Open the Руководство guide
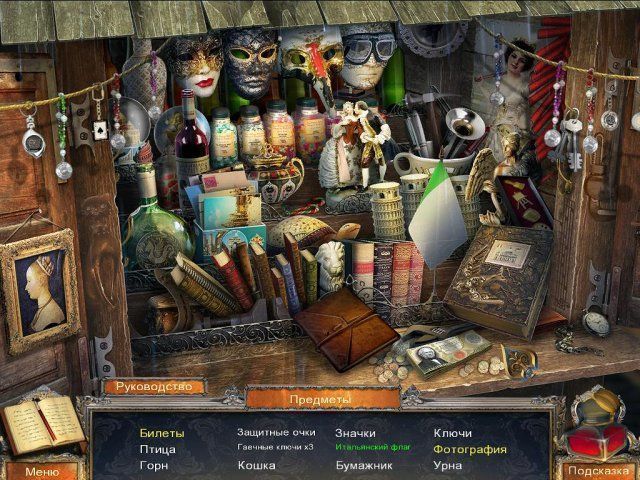This screenshot has height=480, width=640. tap(153, 386)
